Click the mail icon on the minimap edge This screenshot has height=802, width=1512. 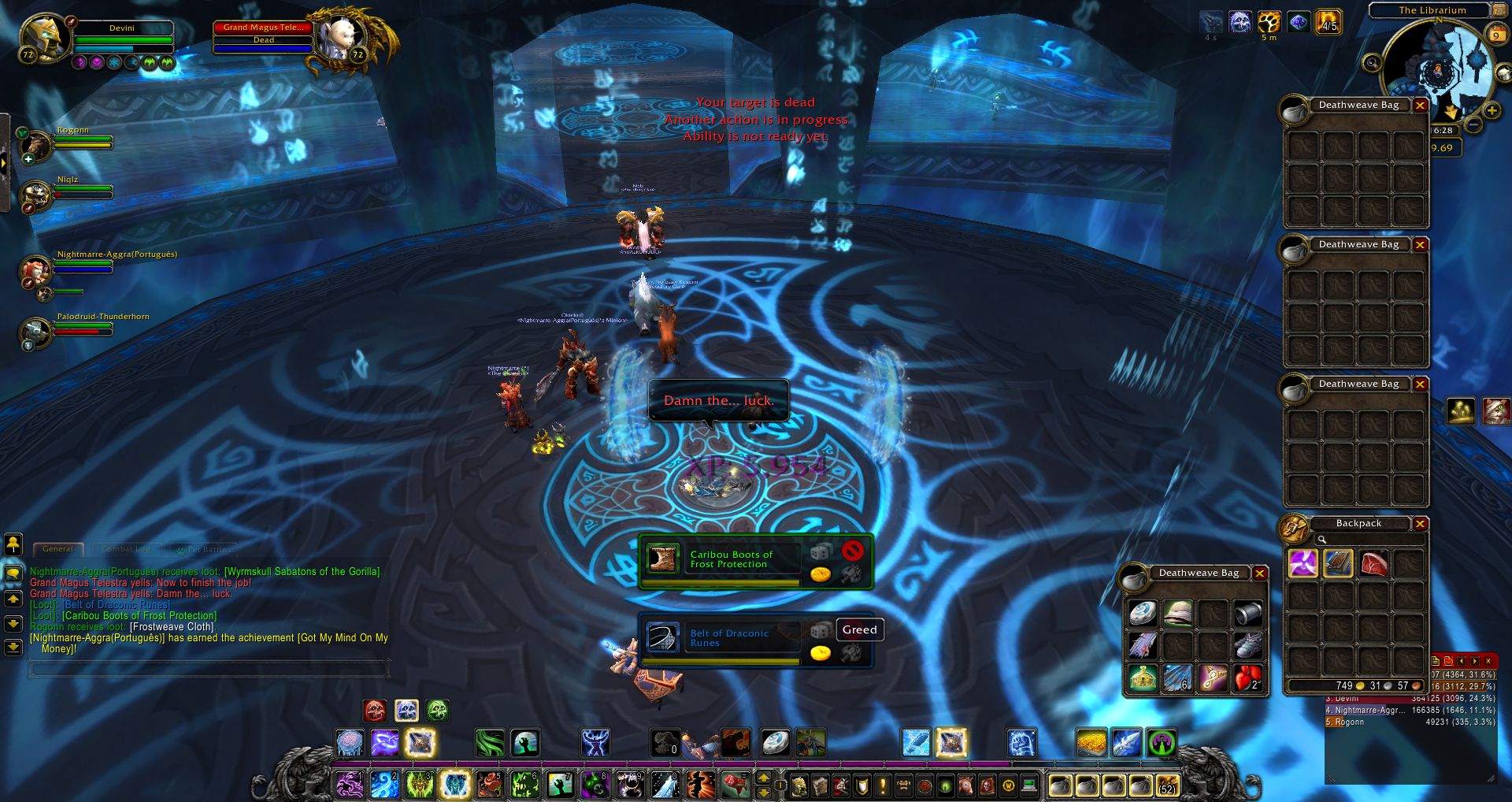(x=1505, y=74)
